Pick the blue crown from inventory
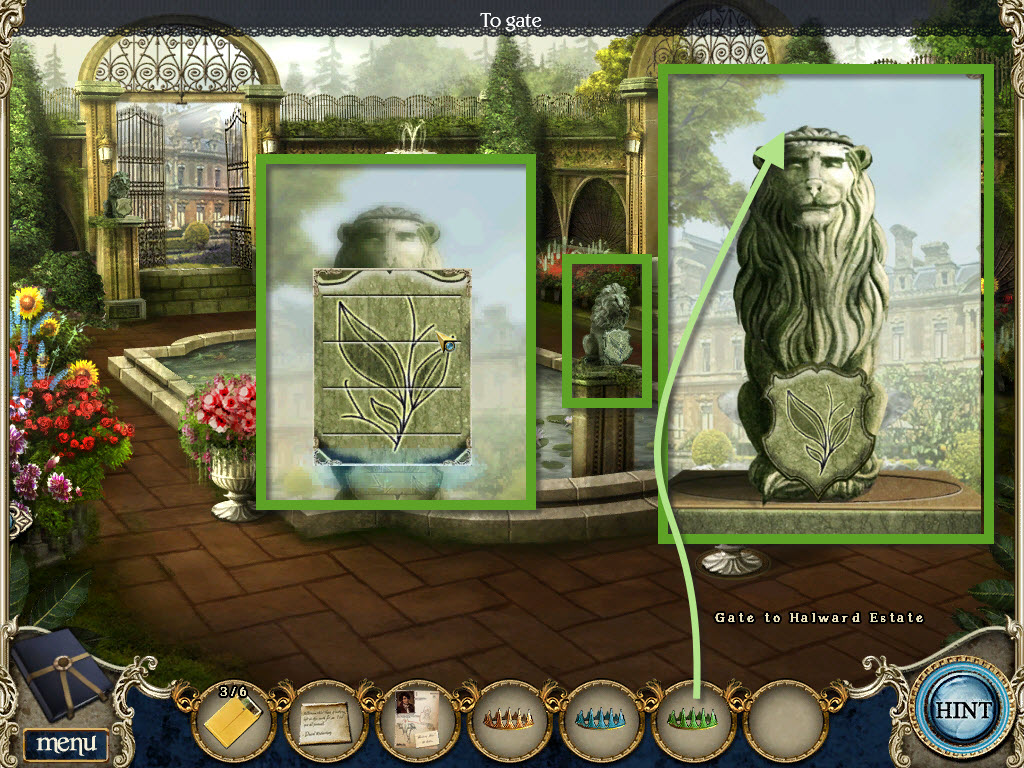The image size is (1024, 768). tap(602, 719)
